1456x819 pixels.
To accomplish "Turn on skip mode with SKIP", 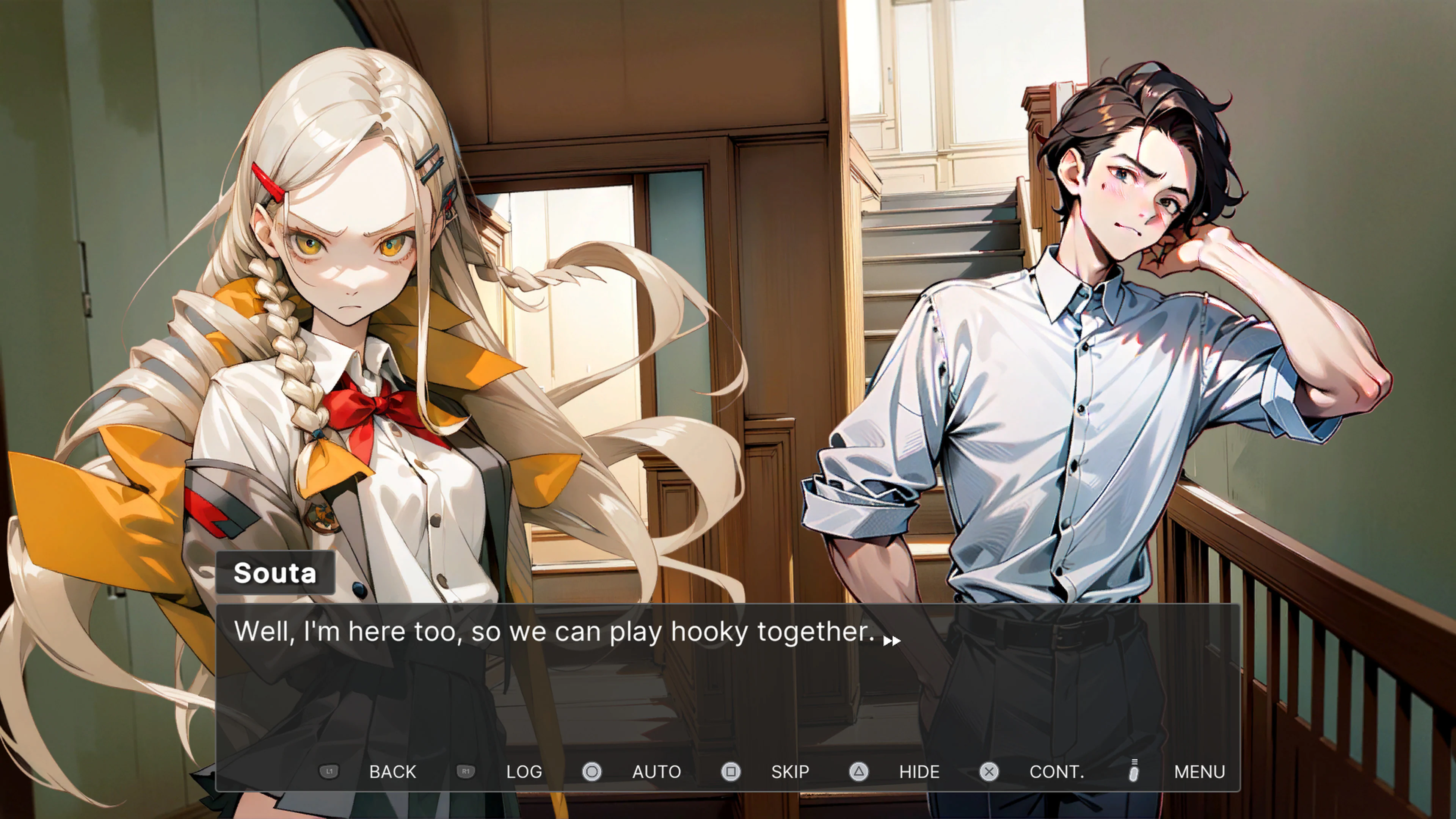I will [789, 772].
